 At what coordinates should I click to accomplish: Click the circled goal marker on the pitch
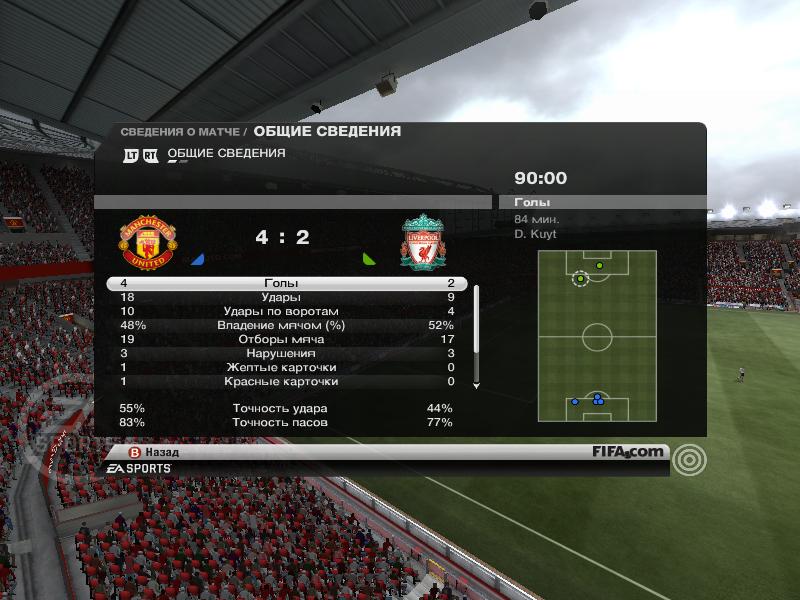click(x=580, y=278)
